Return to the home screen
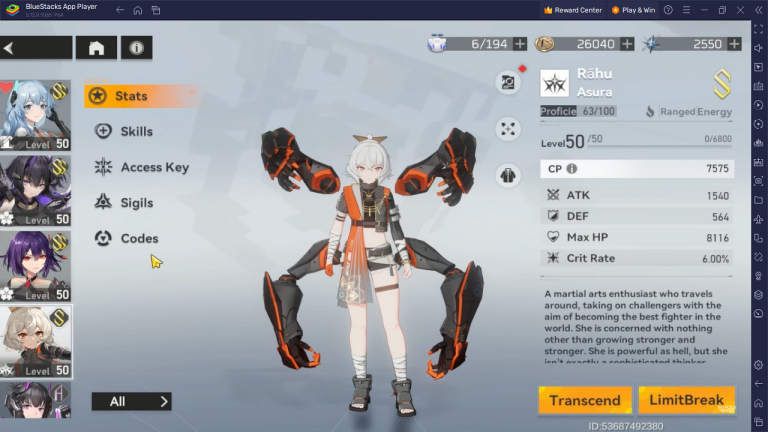This screenshot has width=768, height=432. tap(97, 47)
